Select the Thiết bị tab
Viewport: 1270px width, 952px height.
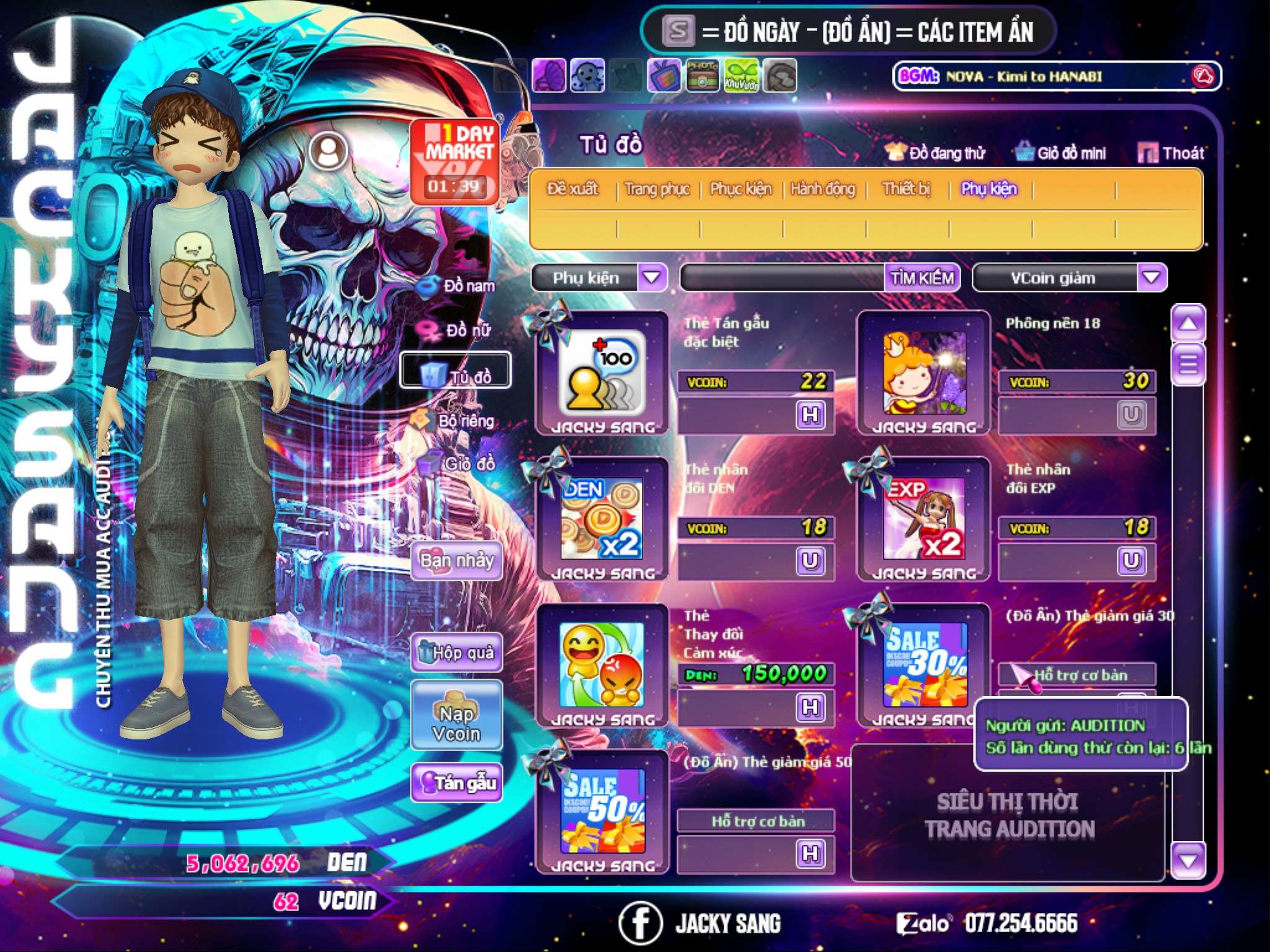(x=906, y=188)
